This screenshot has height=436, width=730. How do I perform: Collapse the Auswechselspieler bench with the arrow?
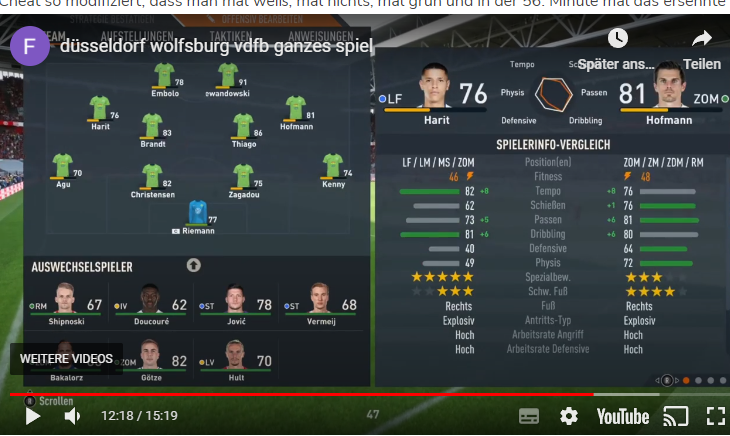194,265
